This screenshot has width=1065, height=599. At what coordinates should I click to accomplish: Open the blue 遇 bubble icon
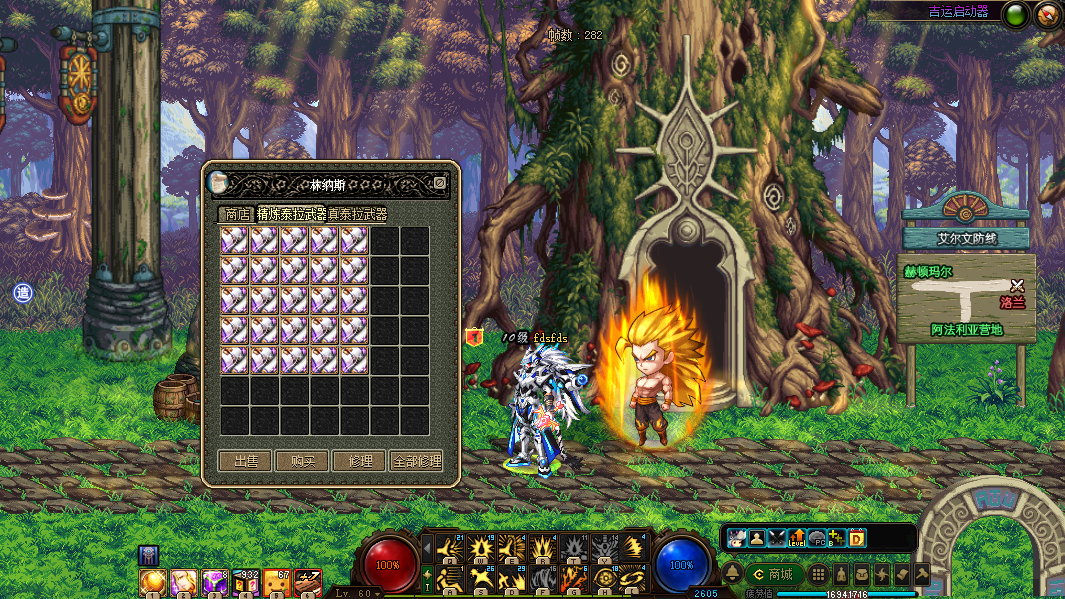pyautogui.click(x=22, y=293)
